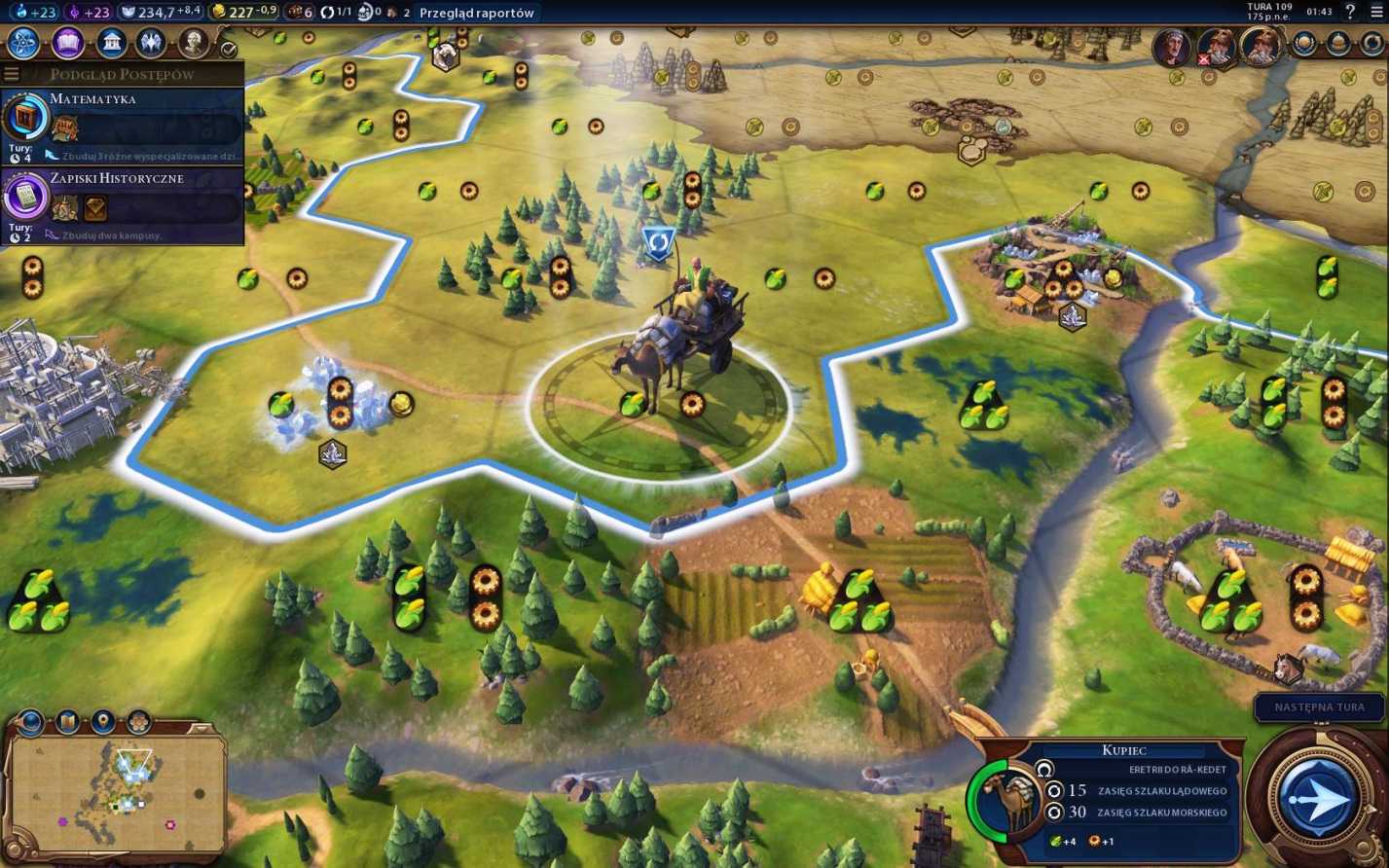Click the Następna Tura next turn button
The height and width of the screenshot is (868, 1389).
(1319, 707)
